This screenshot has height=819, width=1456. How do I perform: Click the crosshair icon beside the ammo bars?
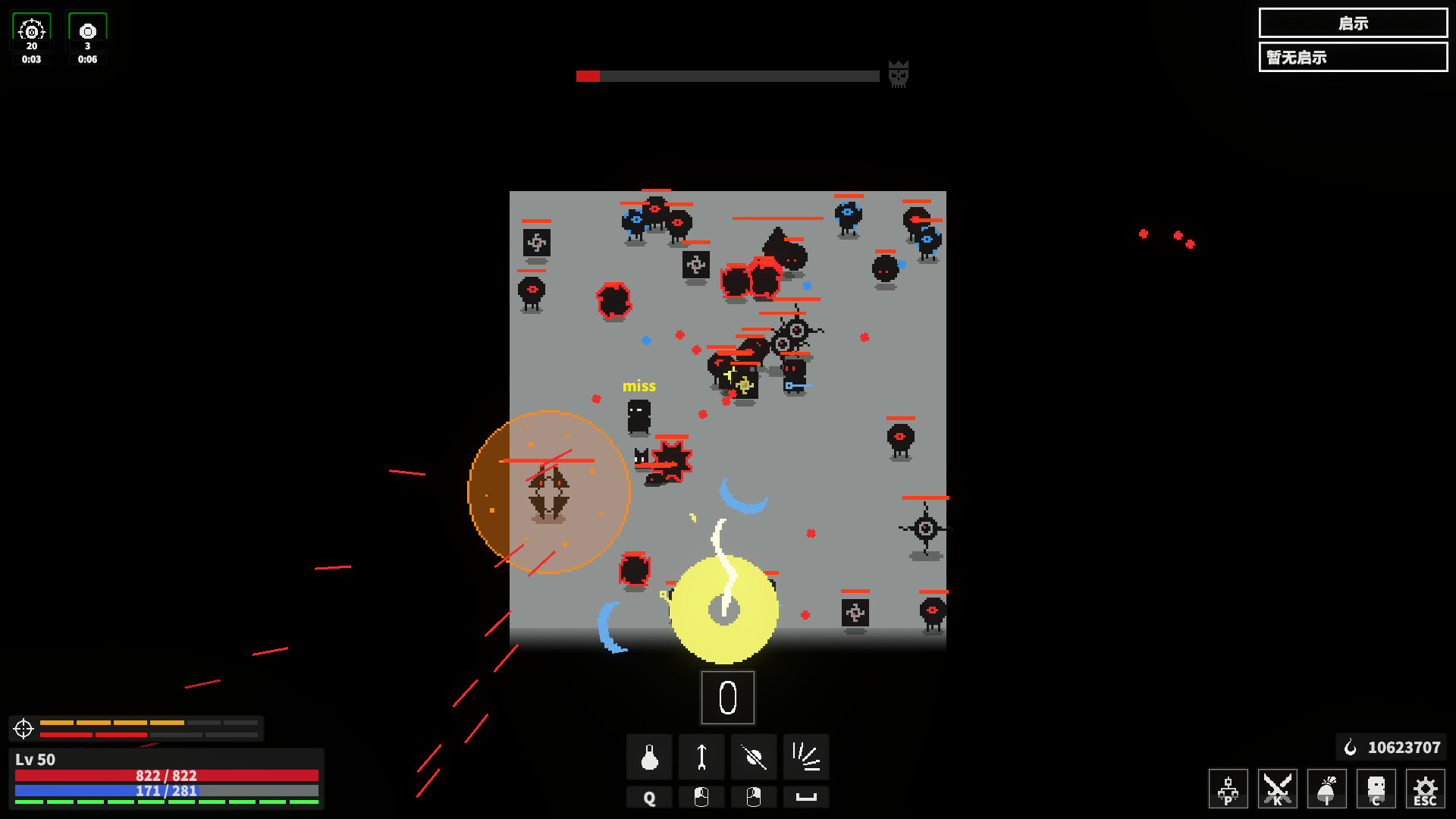click(x=23, y=729)
